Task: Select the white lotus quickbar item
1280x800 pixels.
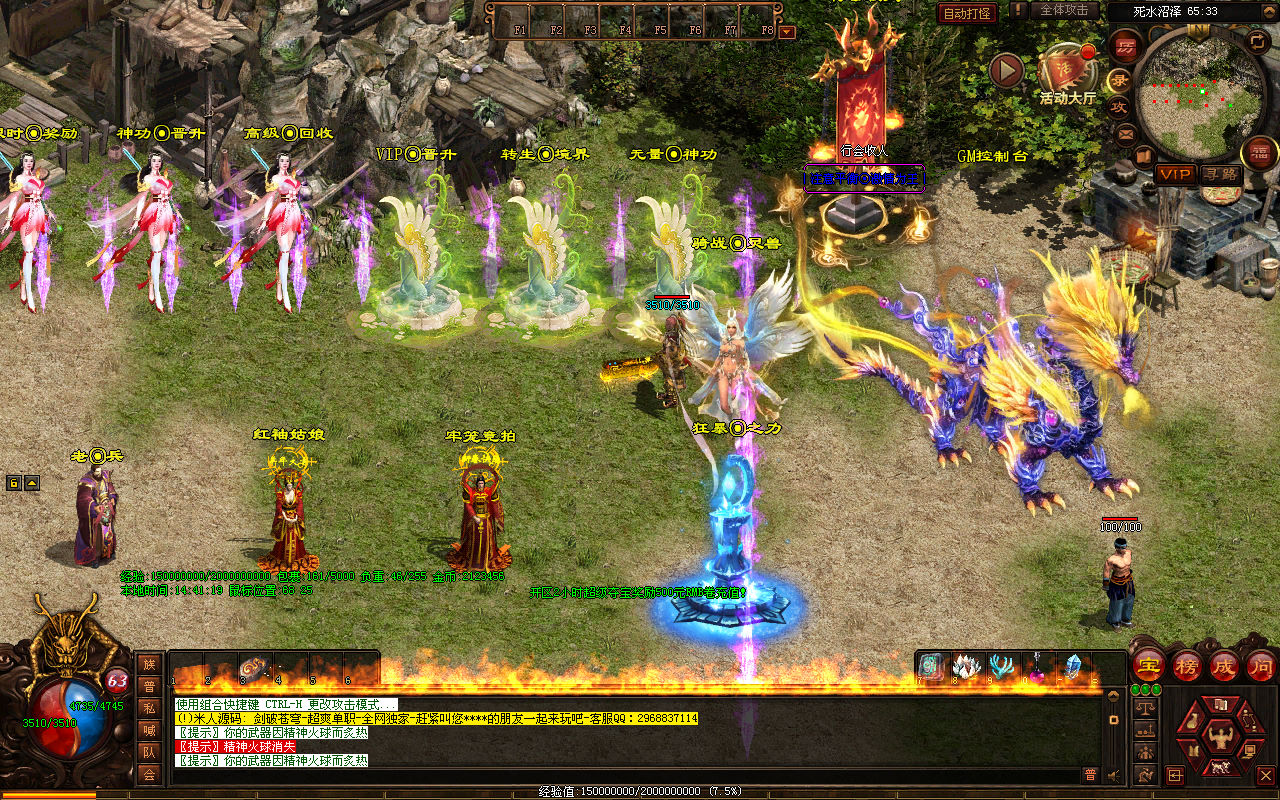Action: click(x=965, y=667)
